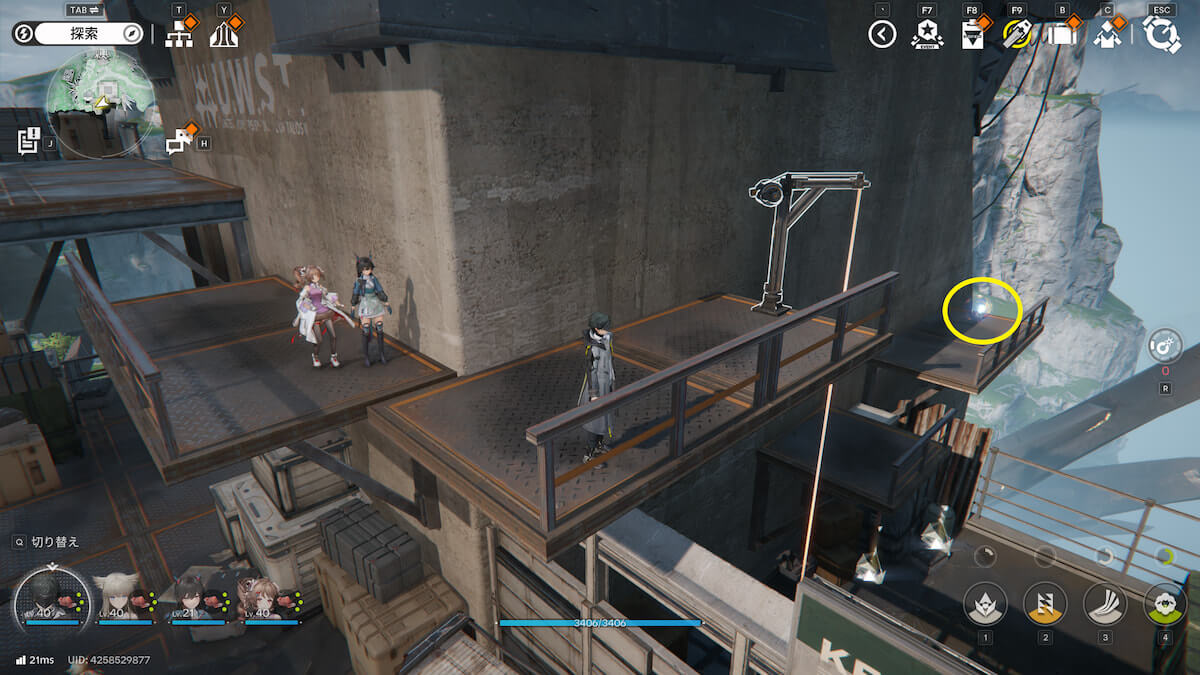The height and width of the screenshot is (675, 1200).
Task: Open the speech bubble chat icon
Action: click(179, 142)
